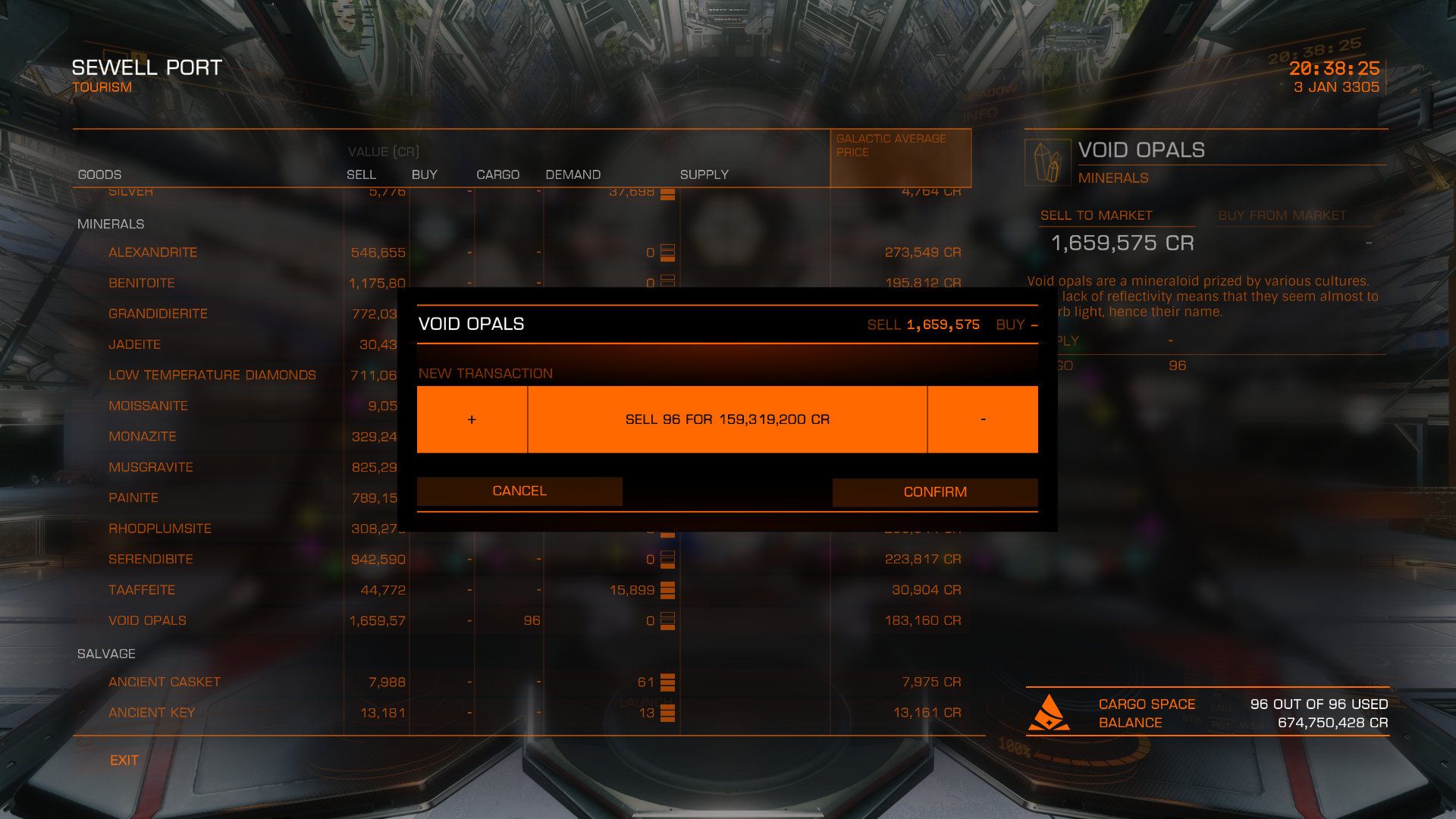Screen dimensions: 1456x819
Task: Click the Sell 96 for 159,319,200 CR bar
Action: (x=726, y=419)
